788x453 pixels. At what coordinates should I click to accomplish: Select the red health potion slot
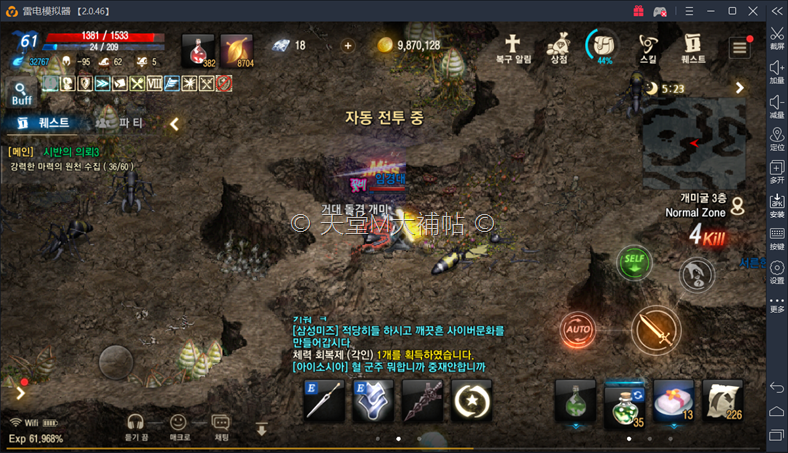click(x=197, y=50)
